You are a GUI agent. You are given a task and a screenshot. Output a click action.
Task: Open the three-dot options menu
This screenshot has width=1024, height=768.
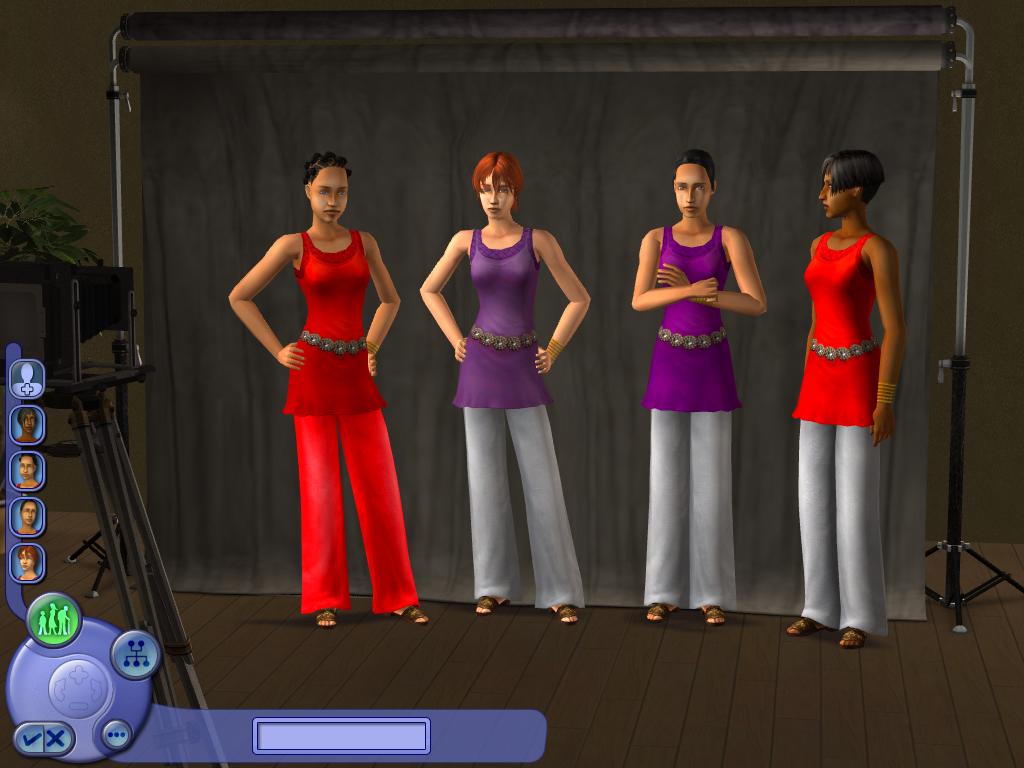(x=116, y=736)
